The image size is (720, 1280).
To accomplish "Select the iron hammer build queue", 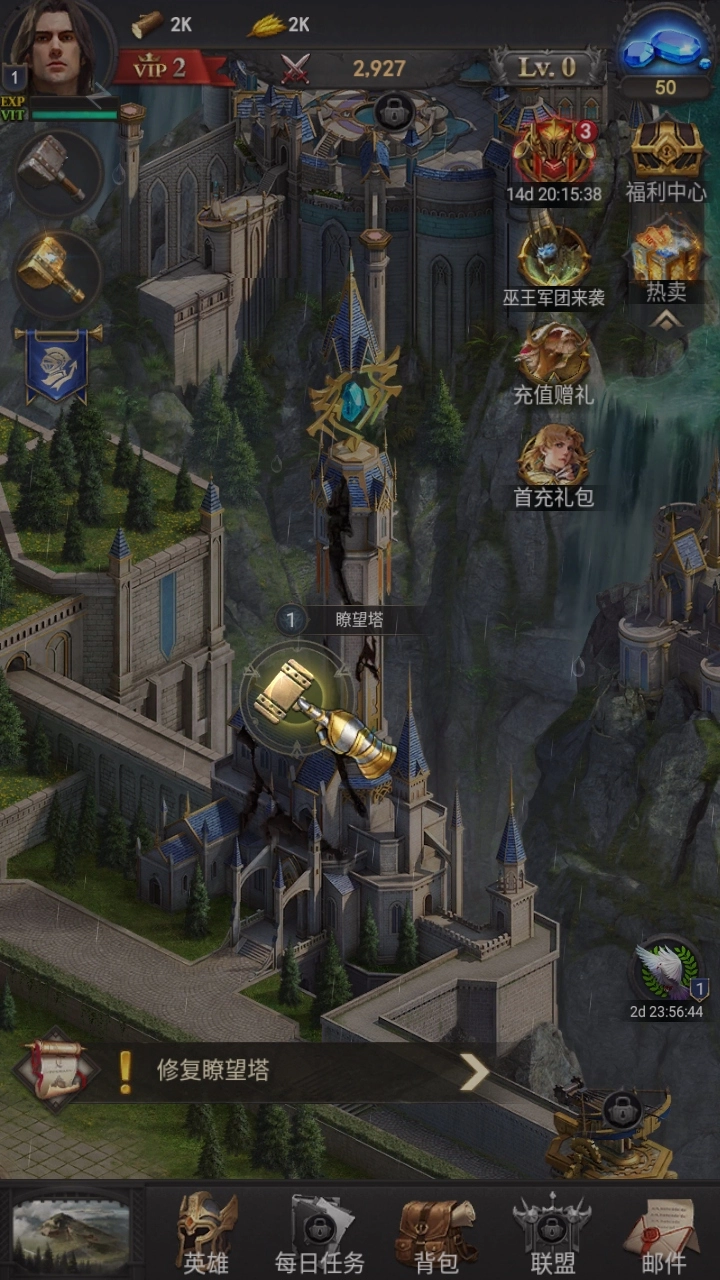I will click(57, 172).
